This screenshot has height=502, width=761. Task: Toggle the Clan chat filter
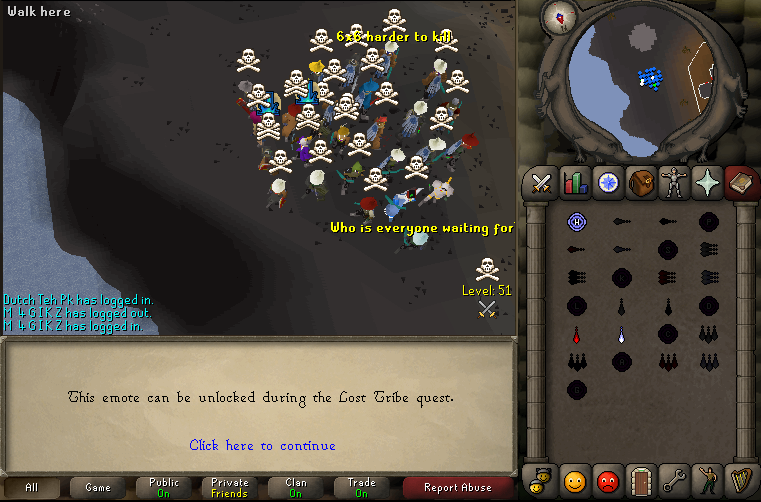pyautogui.click(x=296, y=488)
